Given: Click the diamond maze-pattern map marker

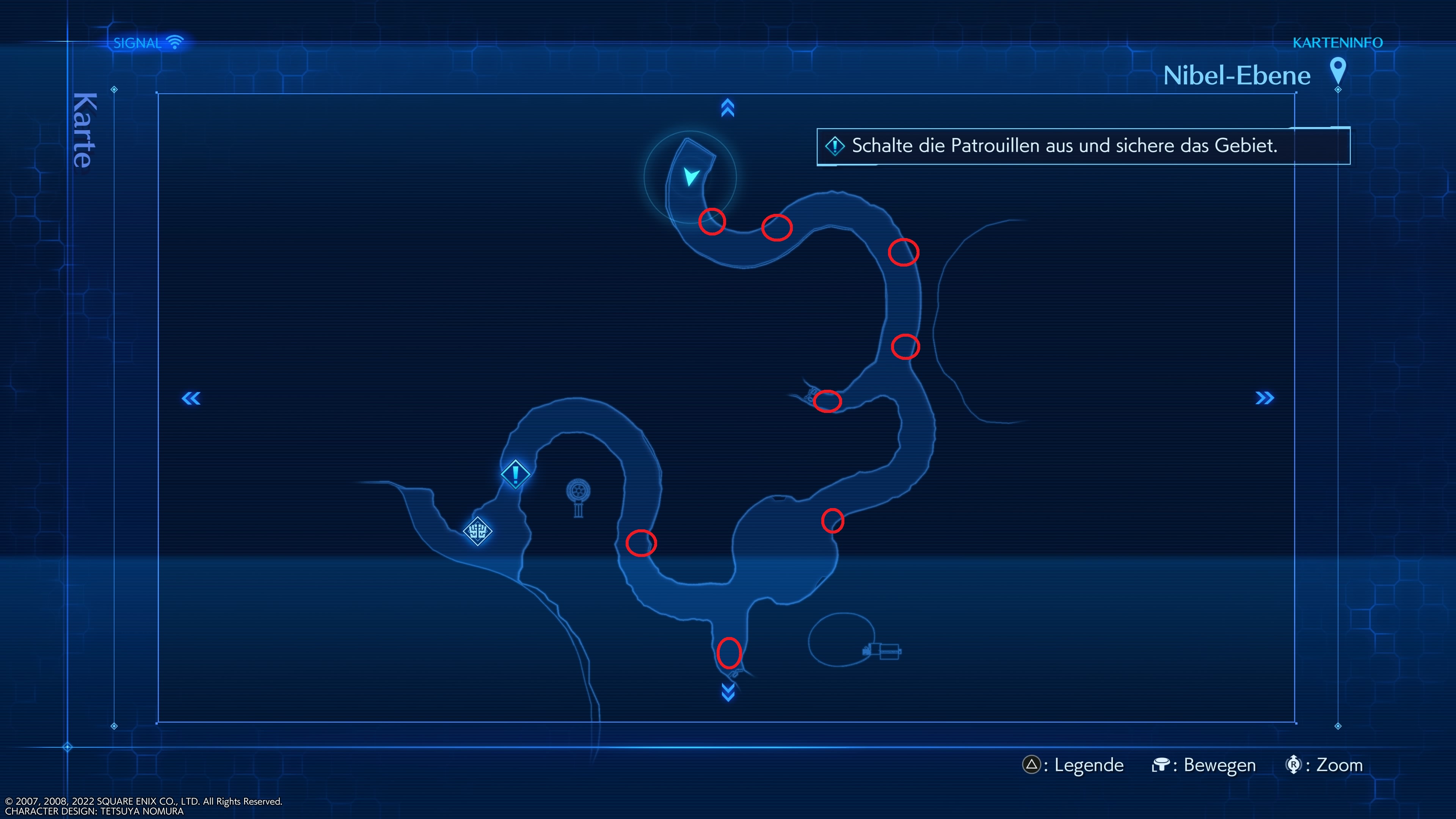Looking at the screenshot, I should (x=478, y=531).
